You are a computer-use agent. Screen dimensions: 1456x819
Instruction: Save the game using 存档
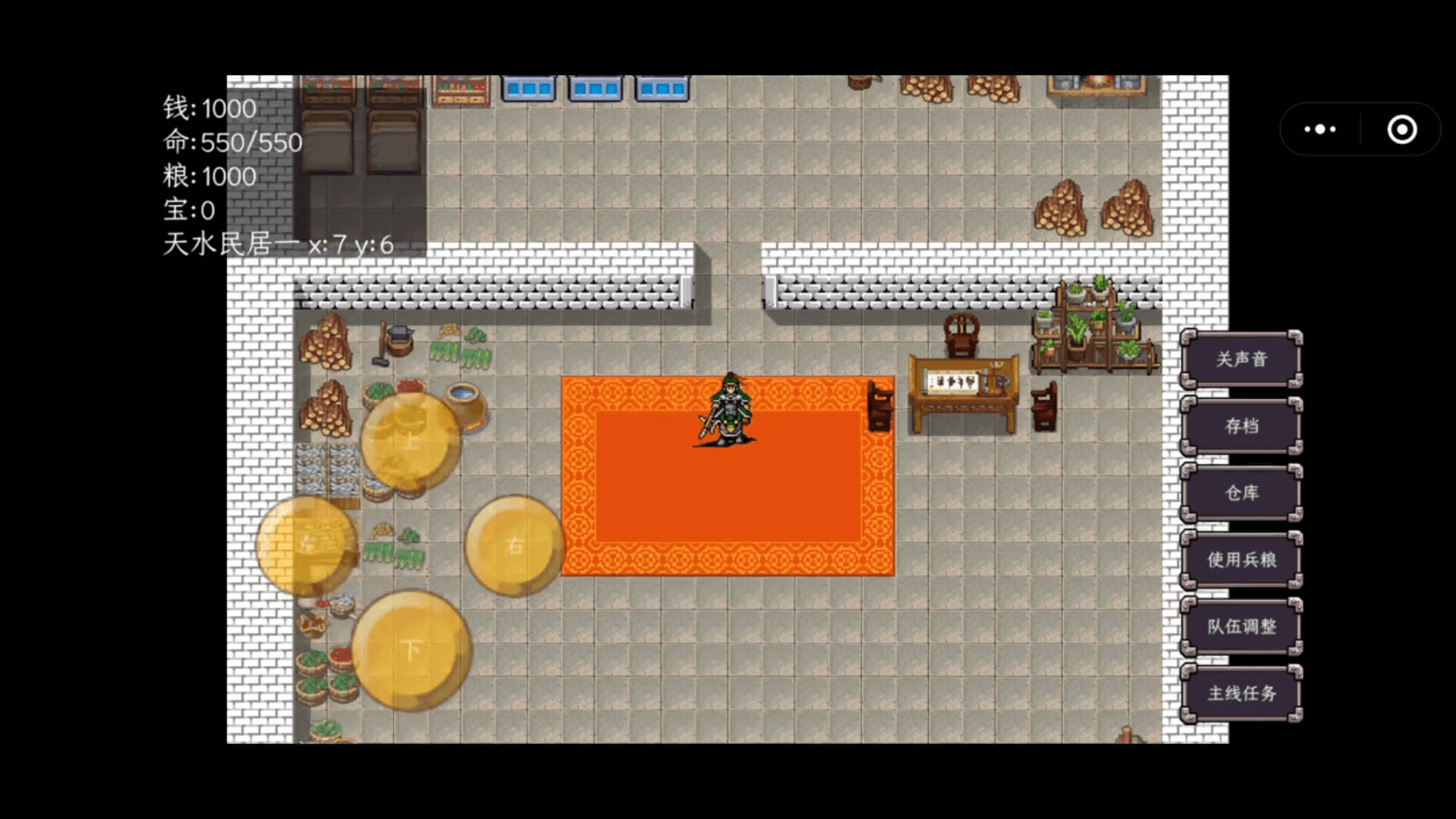point(1241,427)
